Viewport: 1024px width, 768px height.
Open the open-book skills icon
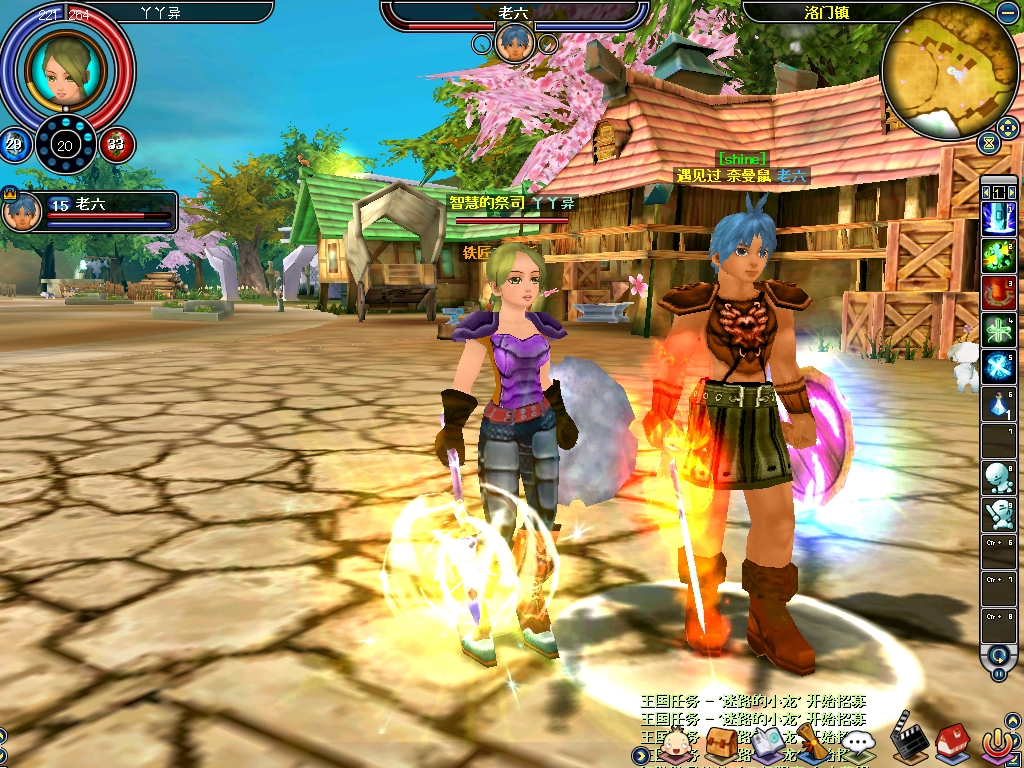pyautogui.click(x=768, y=742)
